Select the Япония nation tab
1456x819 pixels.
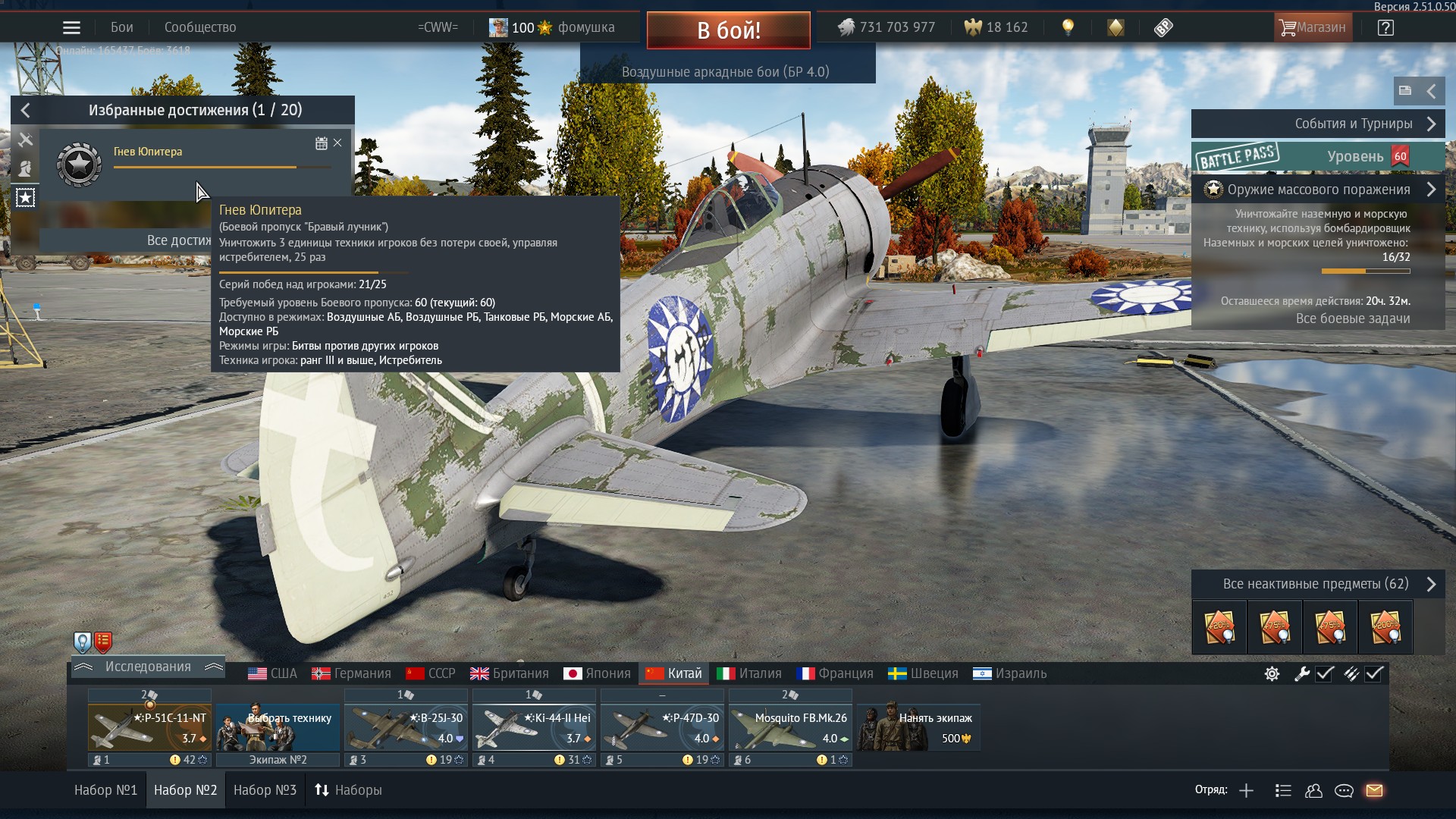coord(598,673)
